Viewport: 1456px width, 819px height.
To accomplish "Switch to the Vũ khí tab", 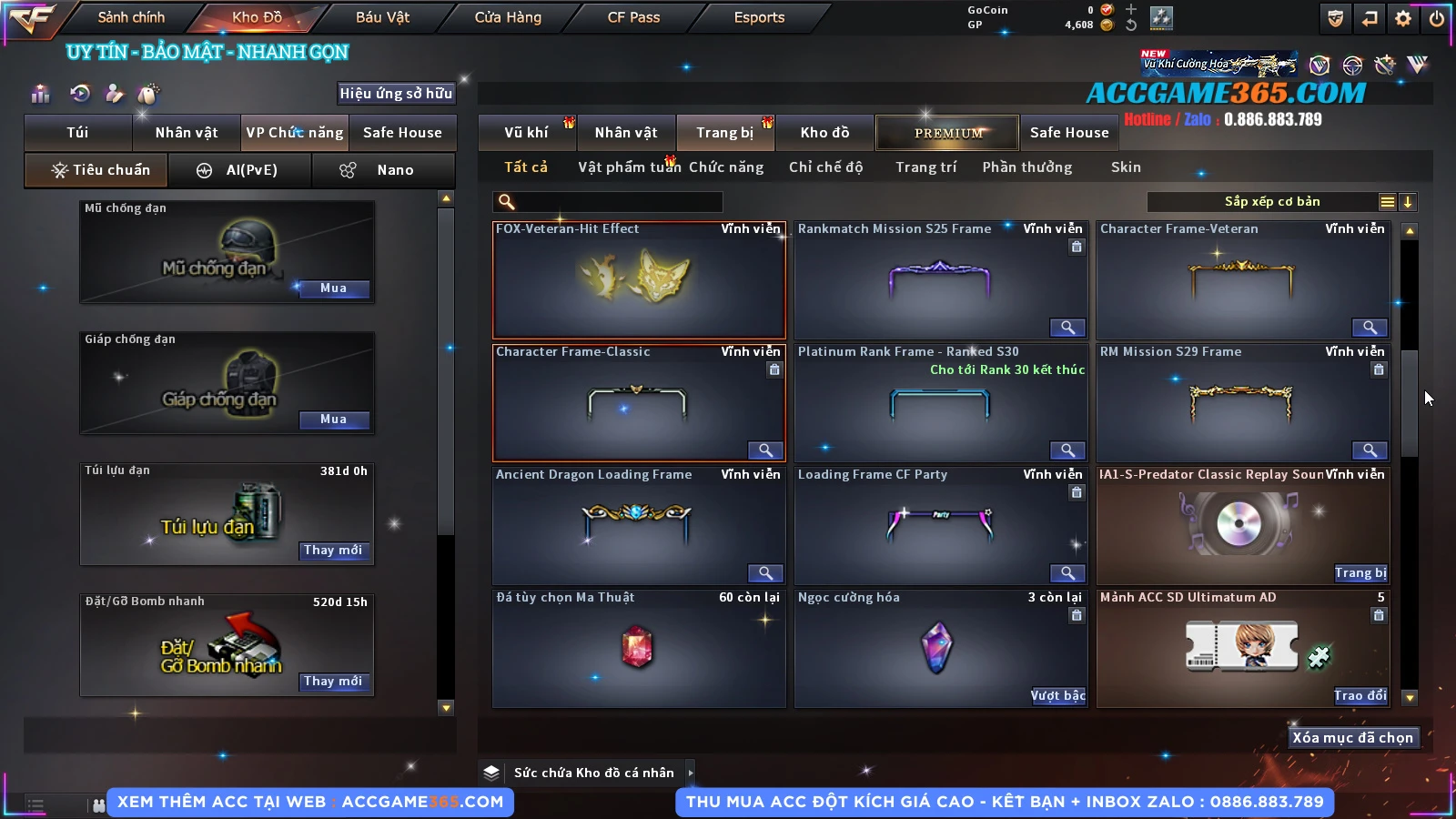I will (x=526, y=133).
